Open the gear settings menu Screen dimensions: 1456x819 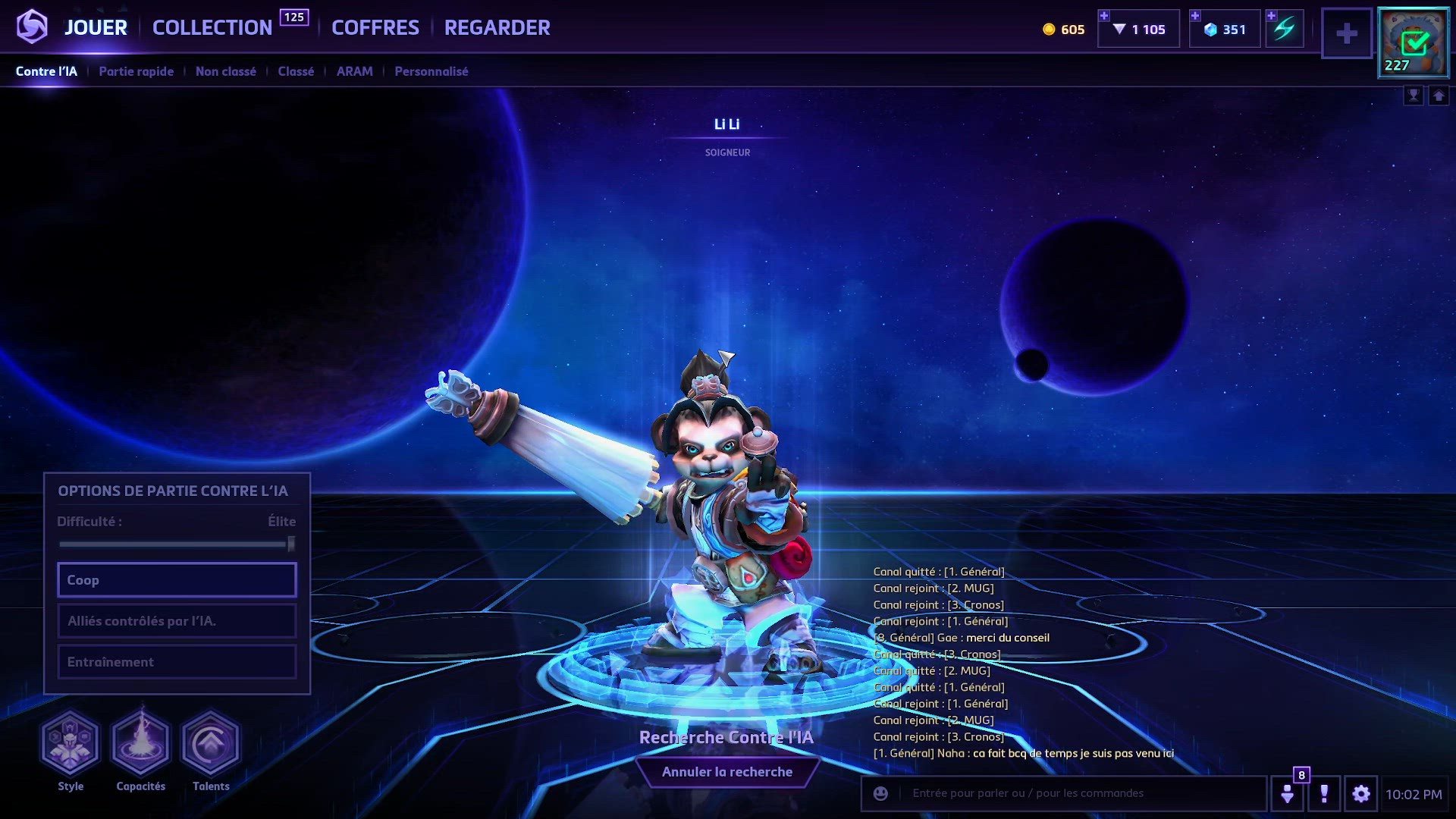1361,794
